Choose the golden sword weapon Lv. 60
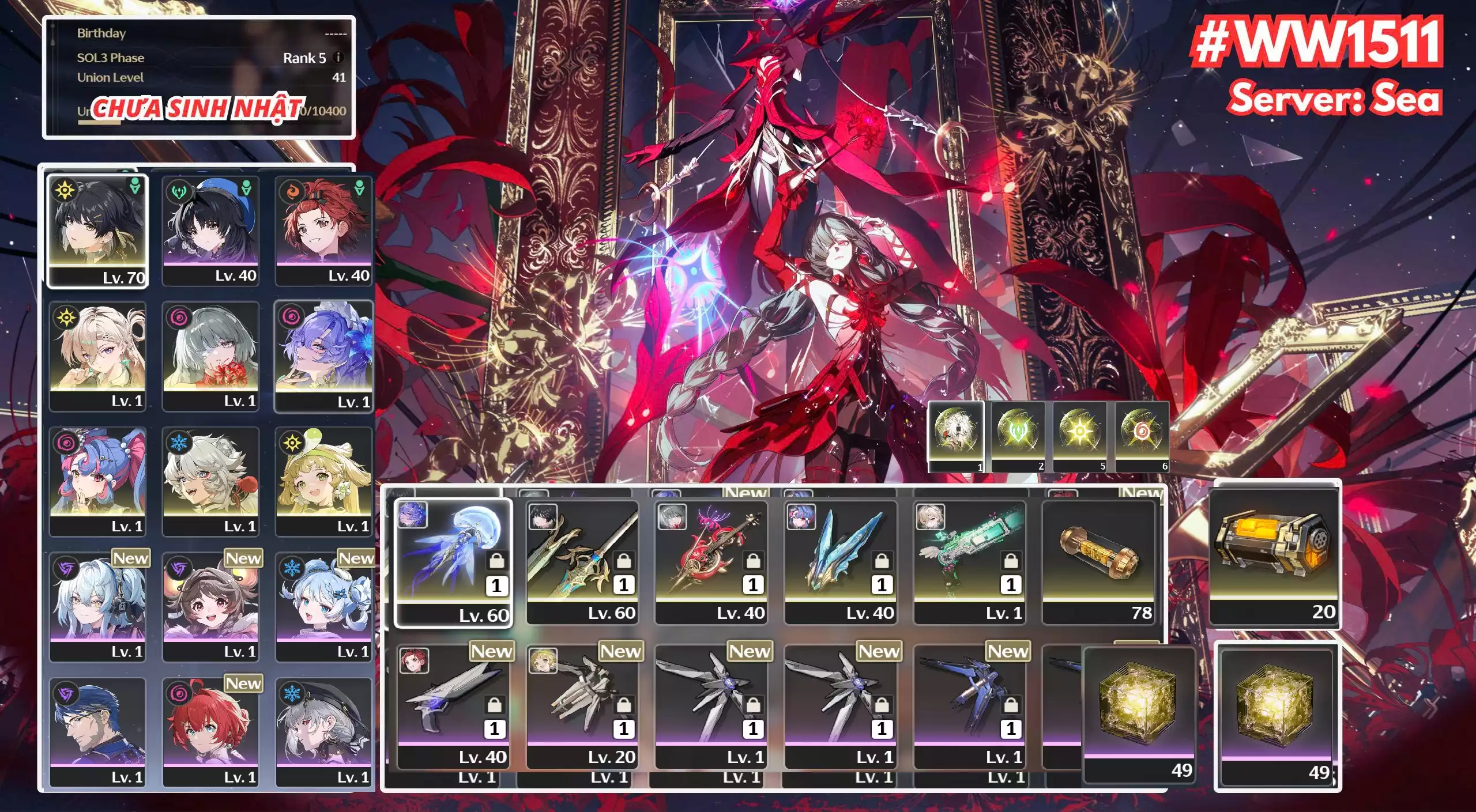Screen dimensions: 1476x812 tap(582, 562)
